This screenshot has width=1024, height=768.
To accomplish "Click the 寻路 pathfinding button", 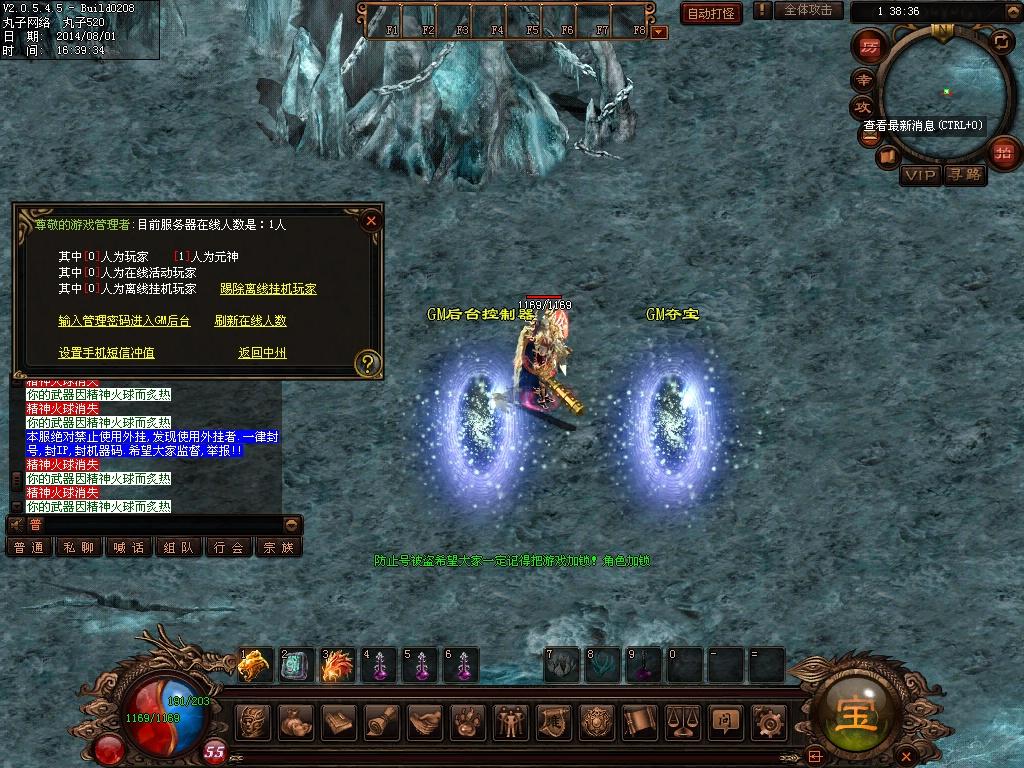I will (965, 176).
